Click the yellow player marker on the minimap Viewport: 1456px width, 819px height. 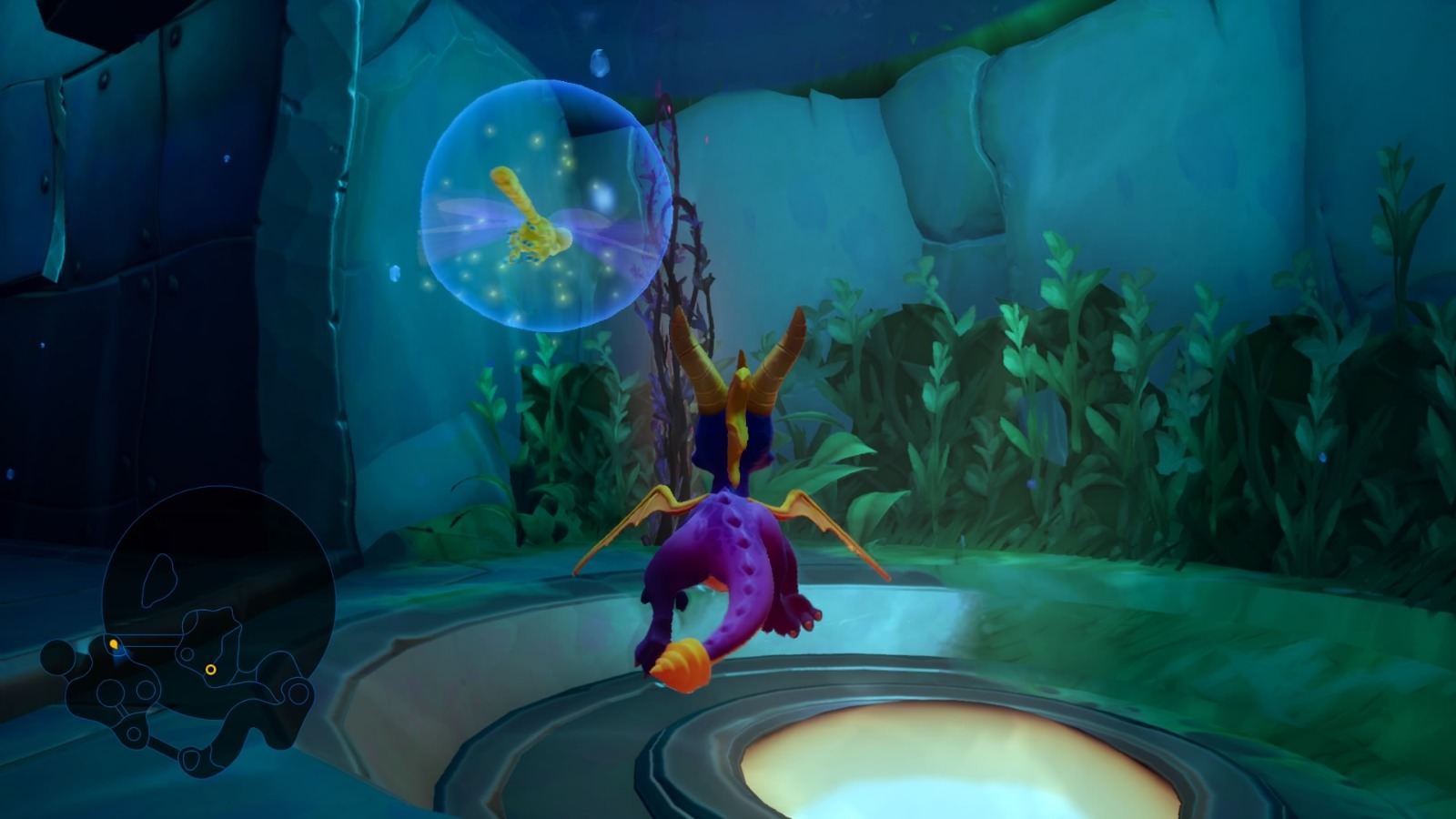point(113,643)
